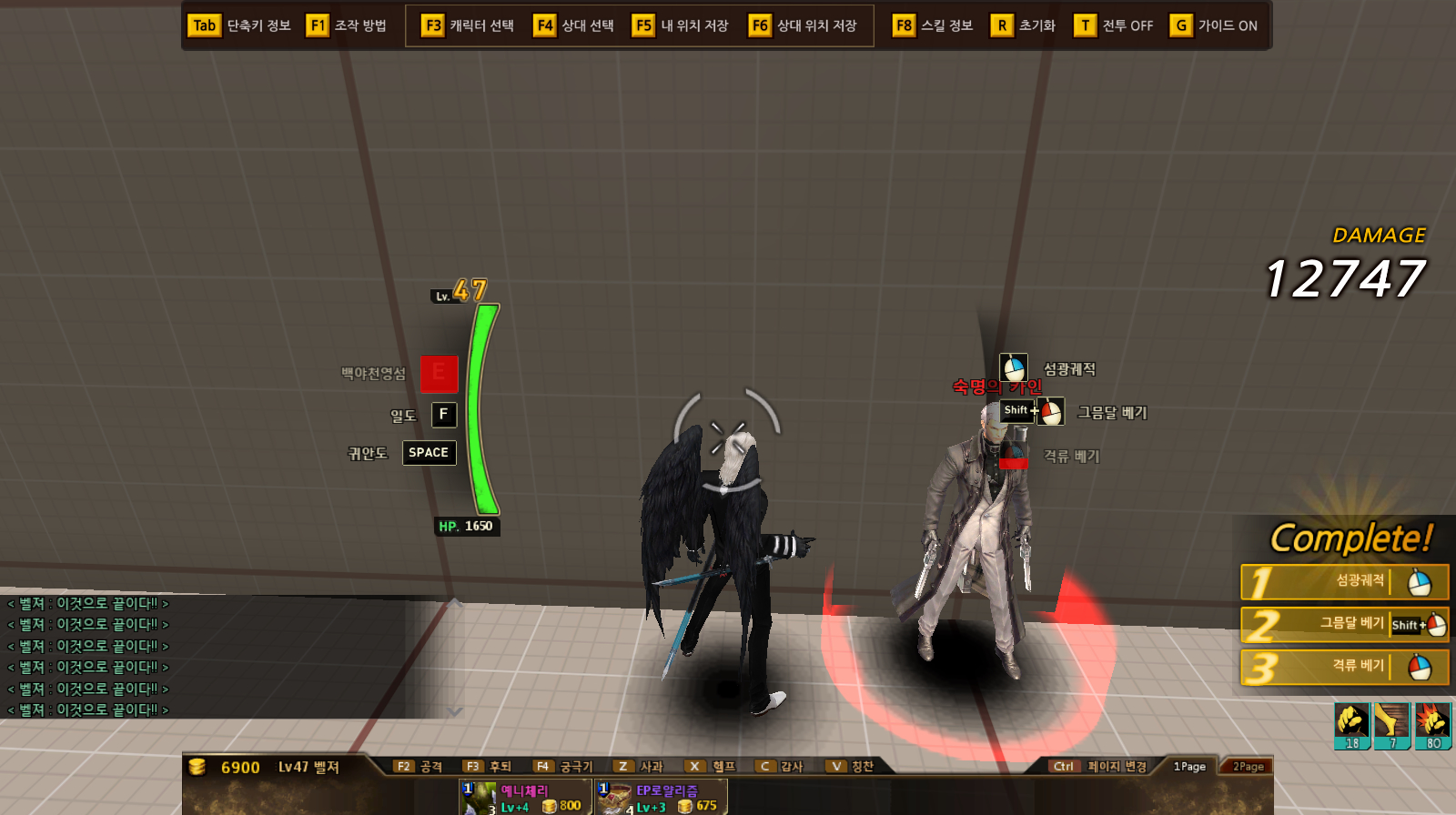The image size is (1456, 815).
Task: Switch to the 1Page tab
Action: tap(1189, 767)
